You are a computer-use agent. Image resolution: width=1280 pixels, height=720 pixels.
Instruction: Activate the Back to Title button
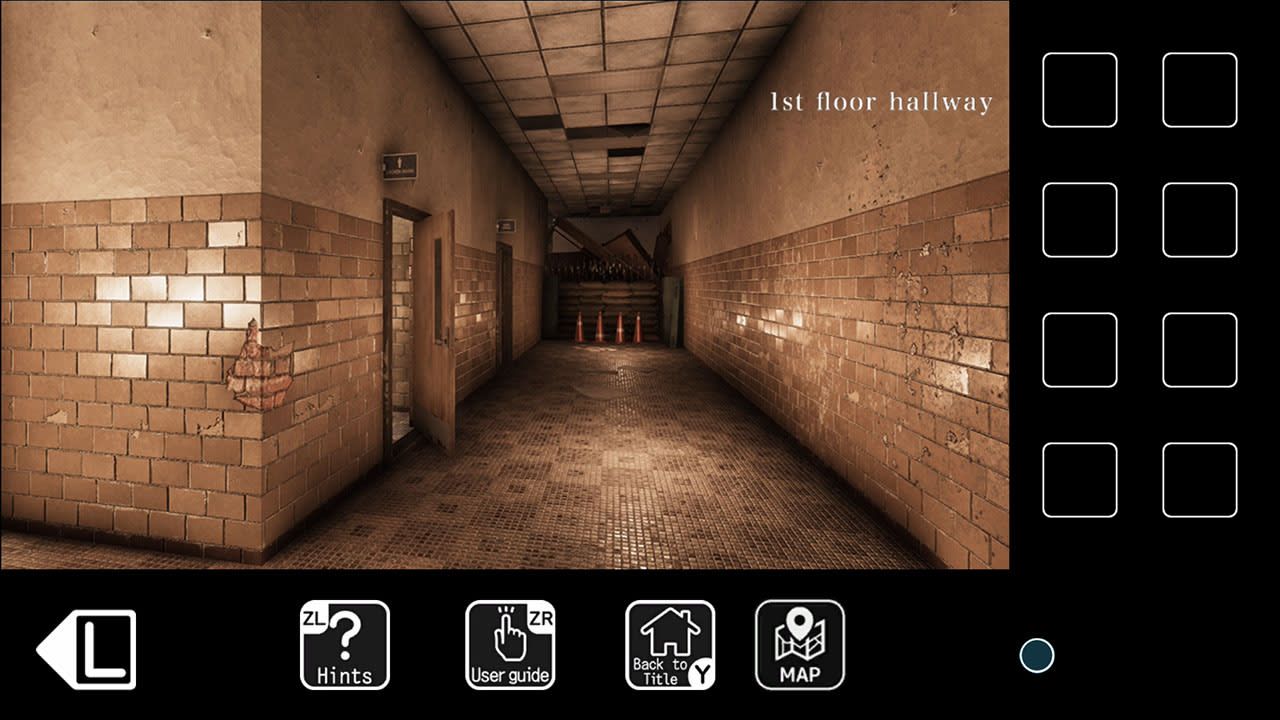tap(668, 645)
